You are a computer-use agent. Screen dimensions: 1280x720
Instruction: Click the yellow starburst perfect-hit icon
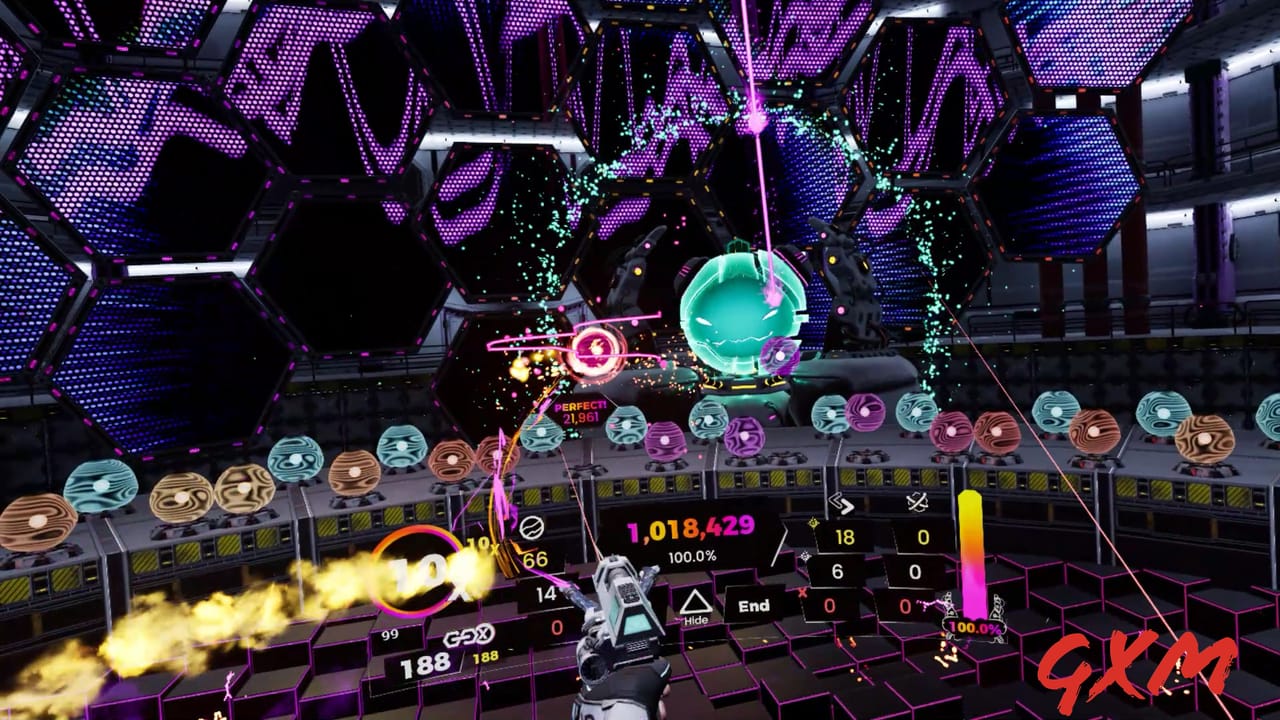813,523
